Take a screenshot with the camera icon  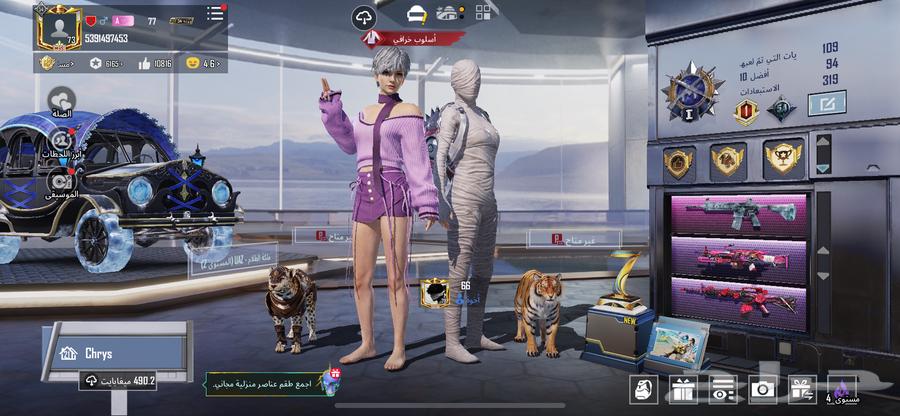coord(762,388)
